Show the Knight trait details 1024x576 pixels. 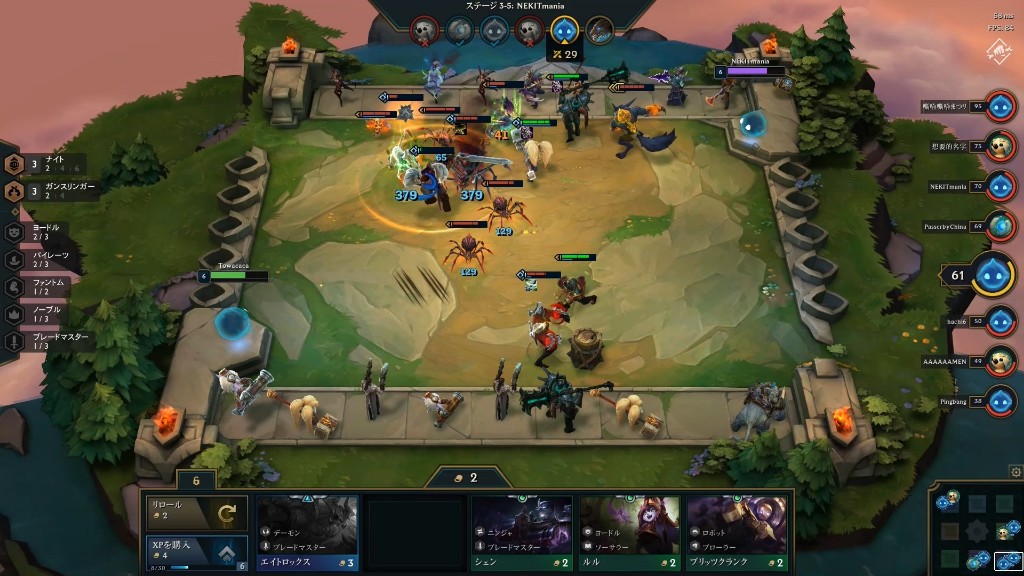50,164
